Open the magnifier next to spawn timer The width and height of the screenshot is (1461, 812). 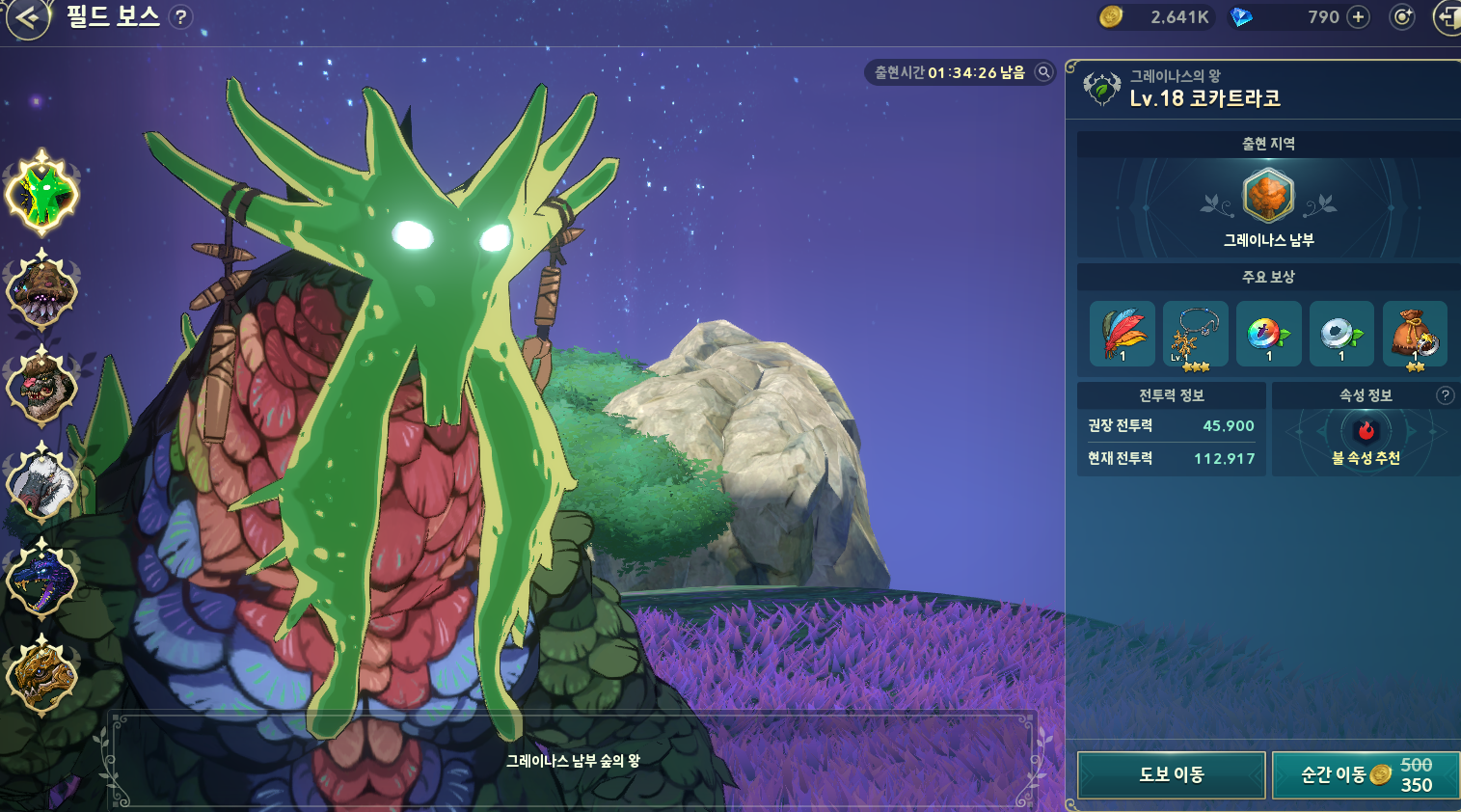pyautogui.click(x=1043, y=71)
